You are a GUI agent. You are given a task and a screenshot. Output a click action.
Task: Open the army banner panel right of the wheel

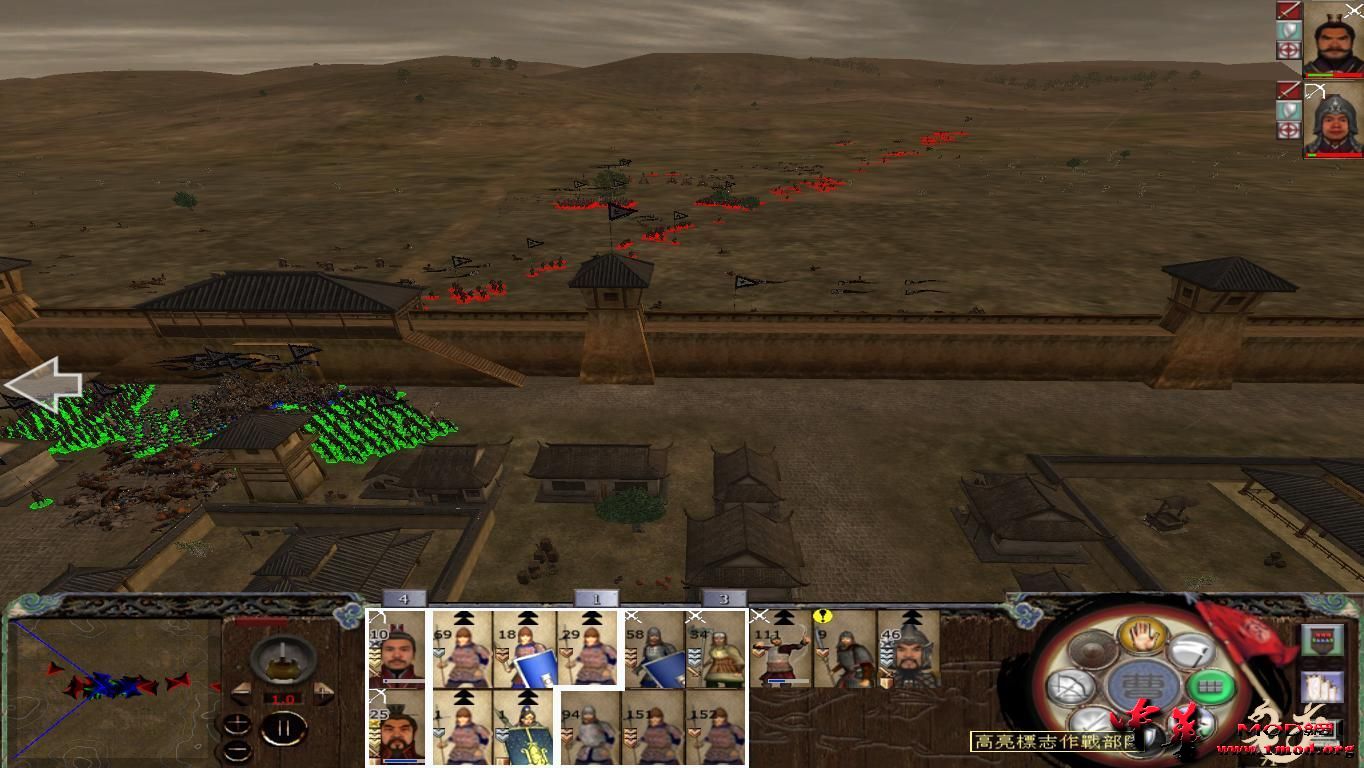[1322, 639]
